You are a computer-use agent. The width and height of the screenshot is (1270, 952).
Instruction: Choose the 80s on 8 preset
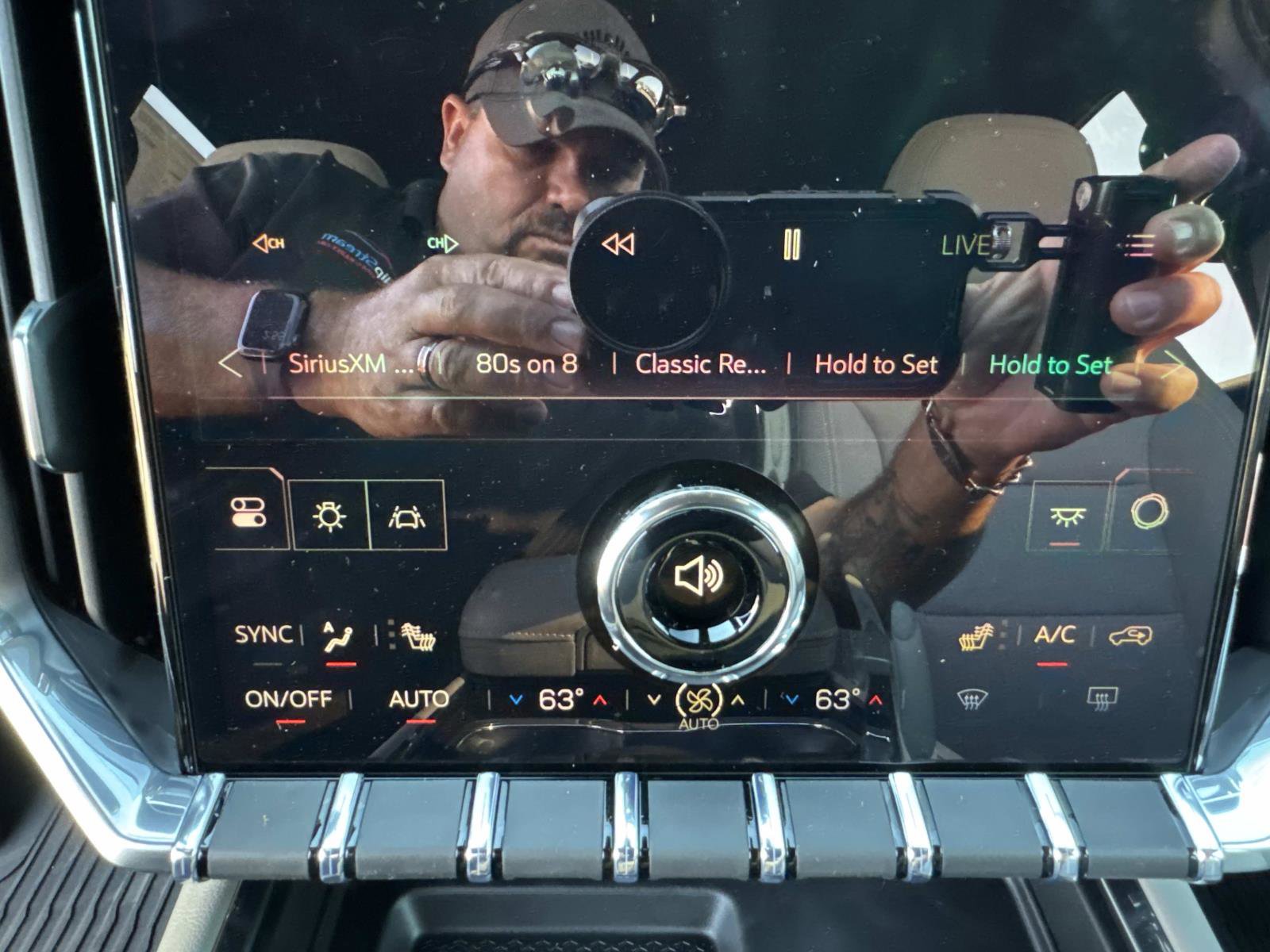(526, 364)
